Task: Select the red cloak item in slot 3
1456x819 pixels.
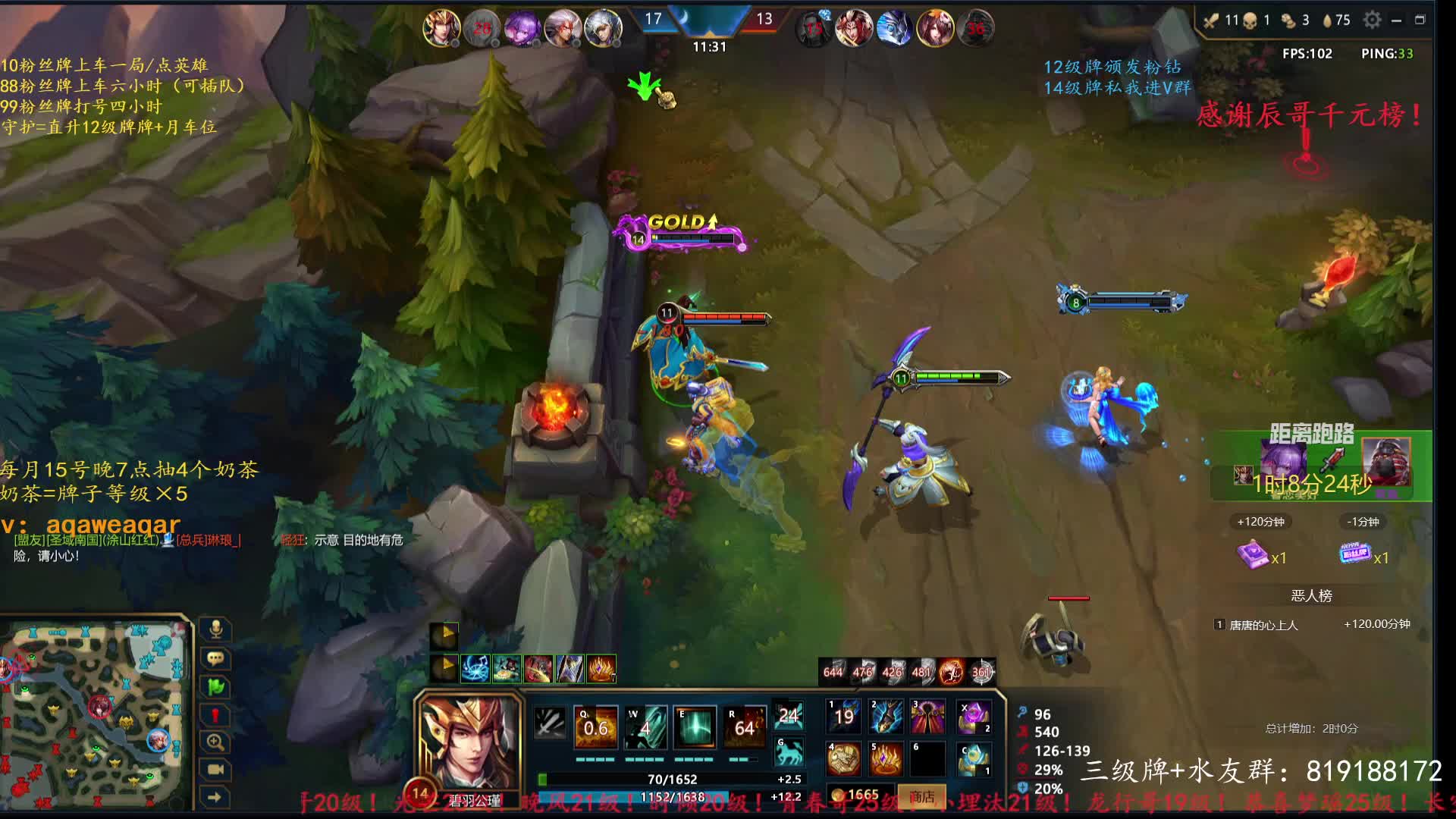Action: point(928,717)
